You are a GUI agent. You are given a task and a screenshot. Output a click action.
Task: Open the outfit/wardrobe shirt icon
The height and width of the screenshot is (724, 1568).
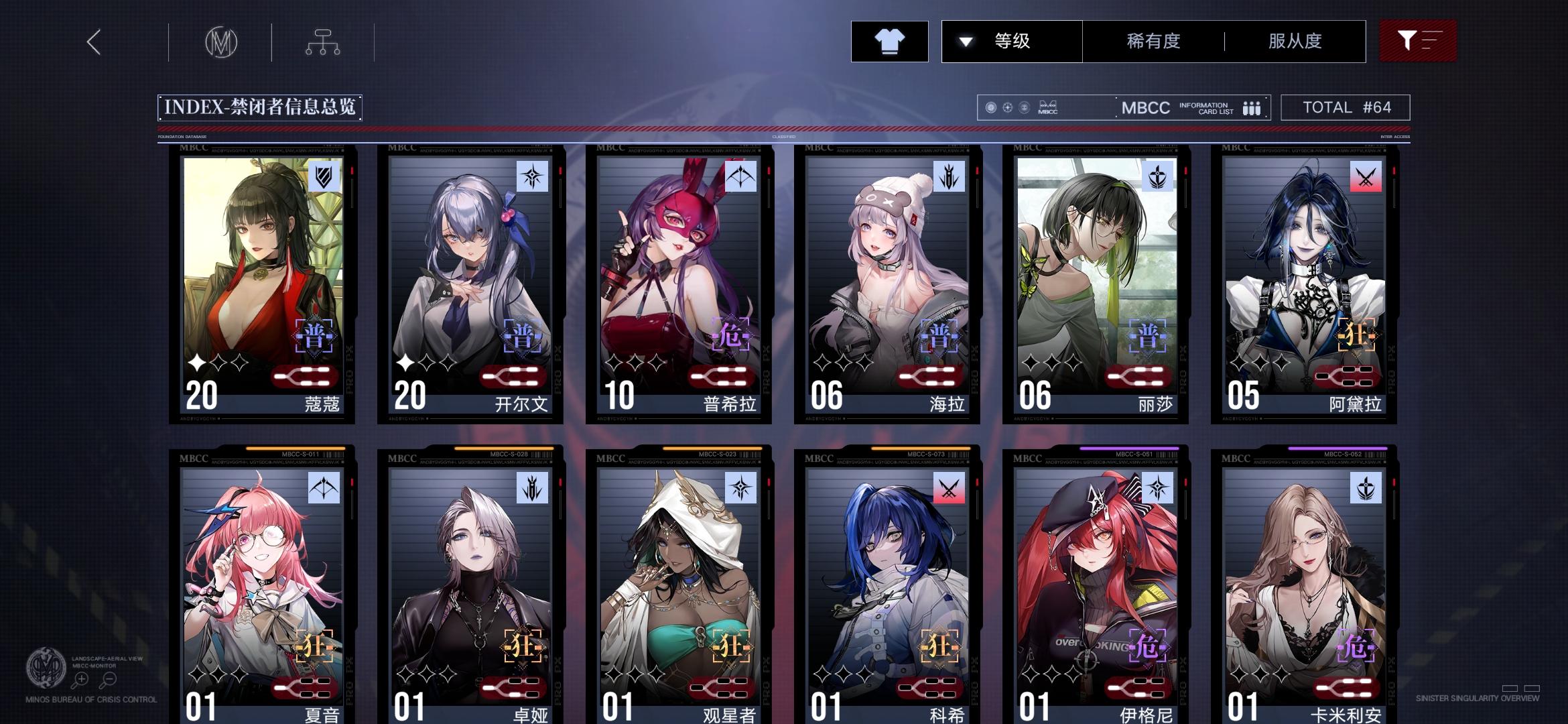click(889, 41)
